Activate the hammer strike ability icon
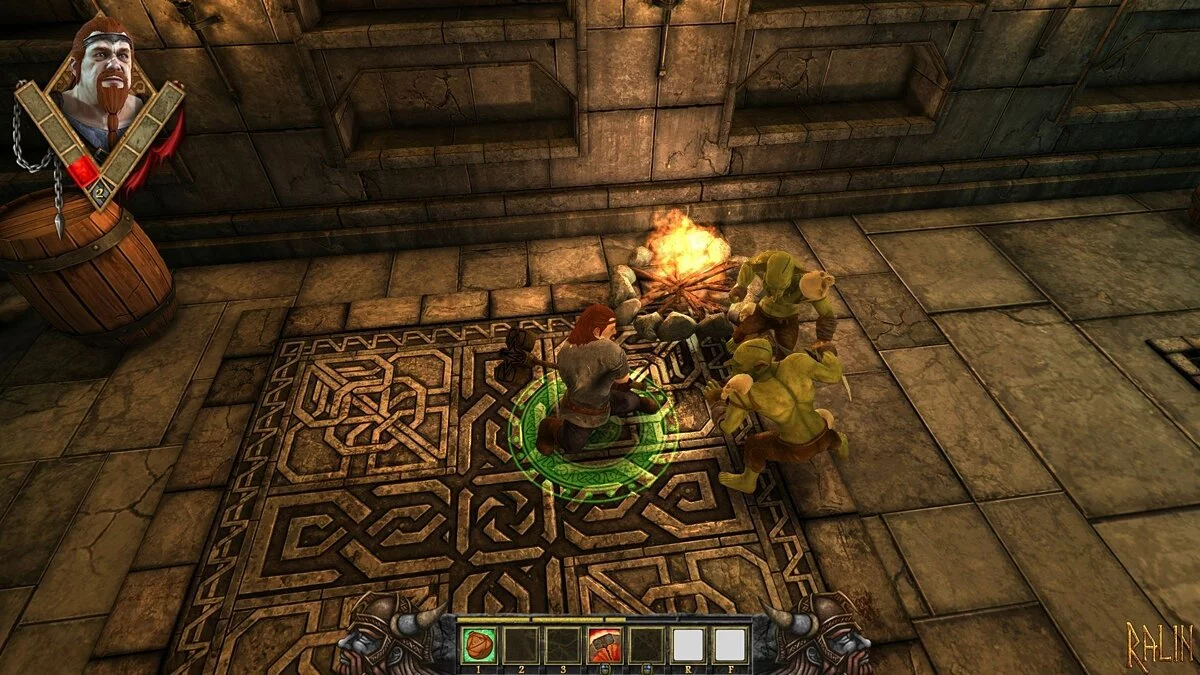Viewport: 1200px width, 675px height. [603, 645]
